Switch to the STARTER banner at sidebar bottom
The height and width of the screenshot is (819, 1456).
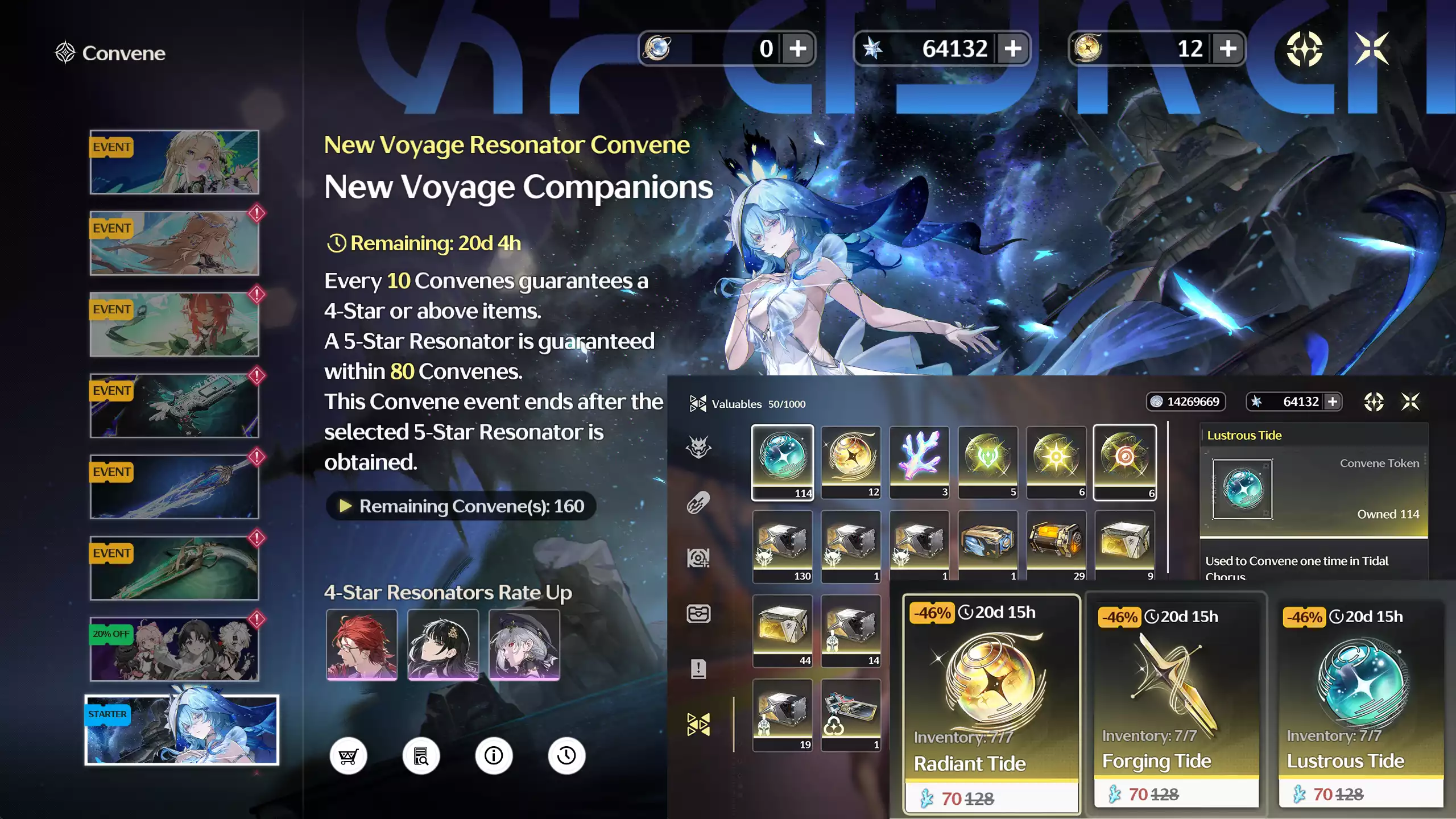coord(182,730)
